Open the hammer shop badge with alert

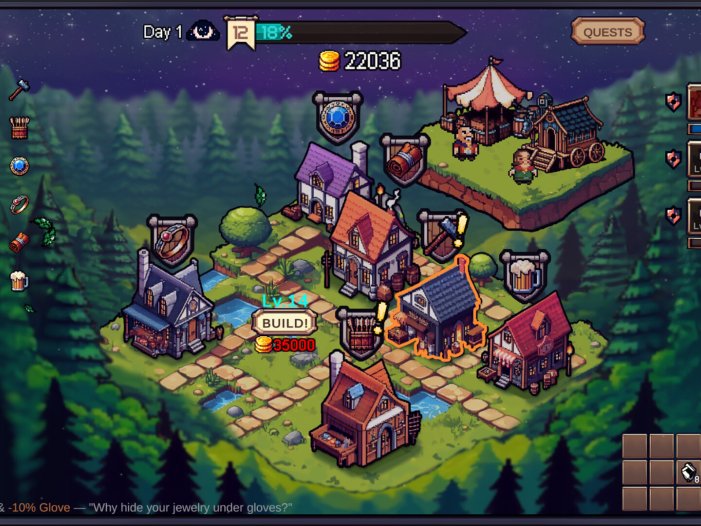click(x=440, y=236)
